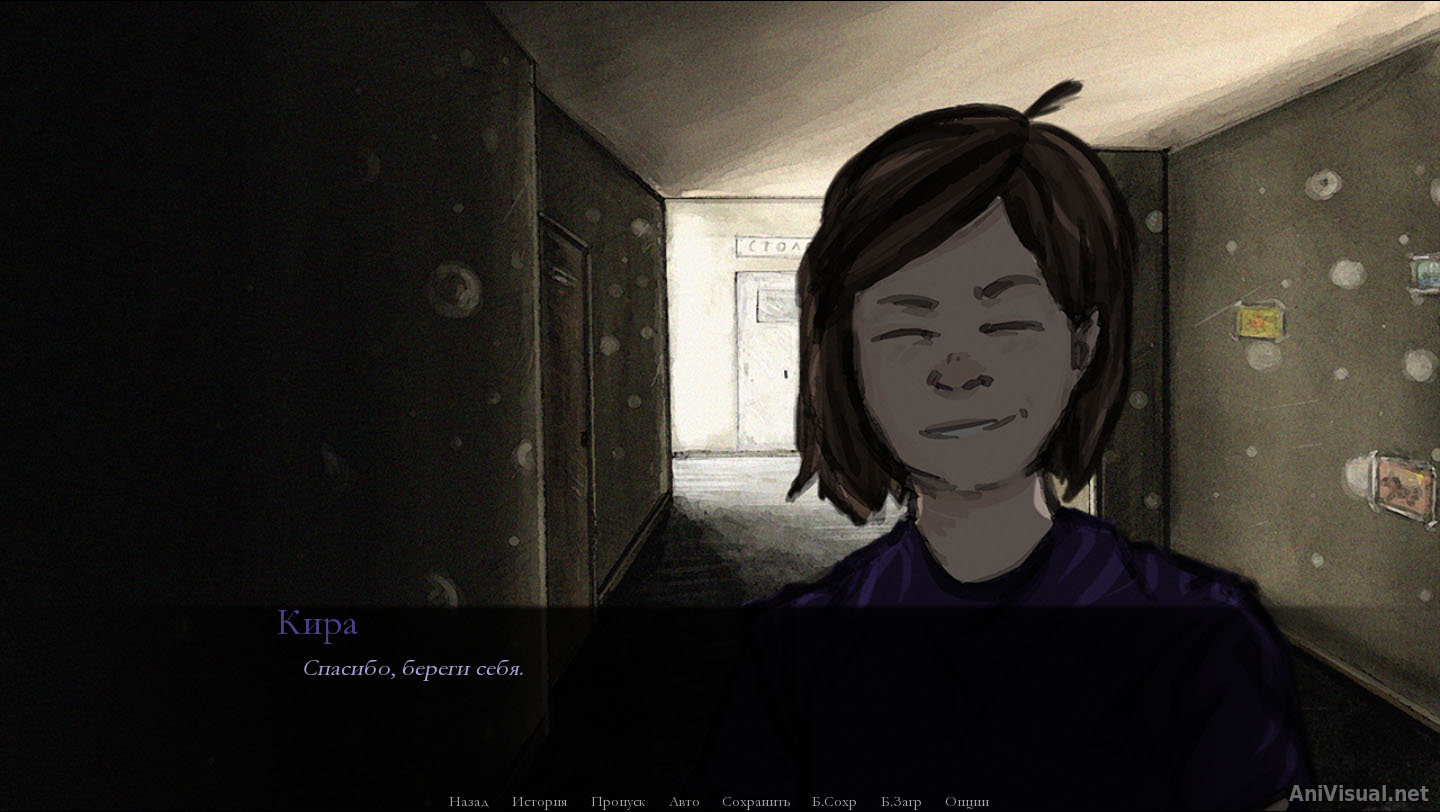Open the Опции settings menu
The height and width of the screenshot is (812, 1440).
(x=966, y=801)
